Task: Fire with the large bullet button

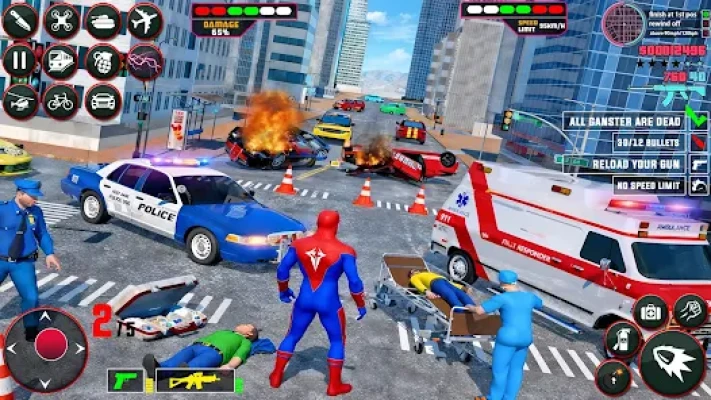Action: 671,363
